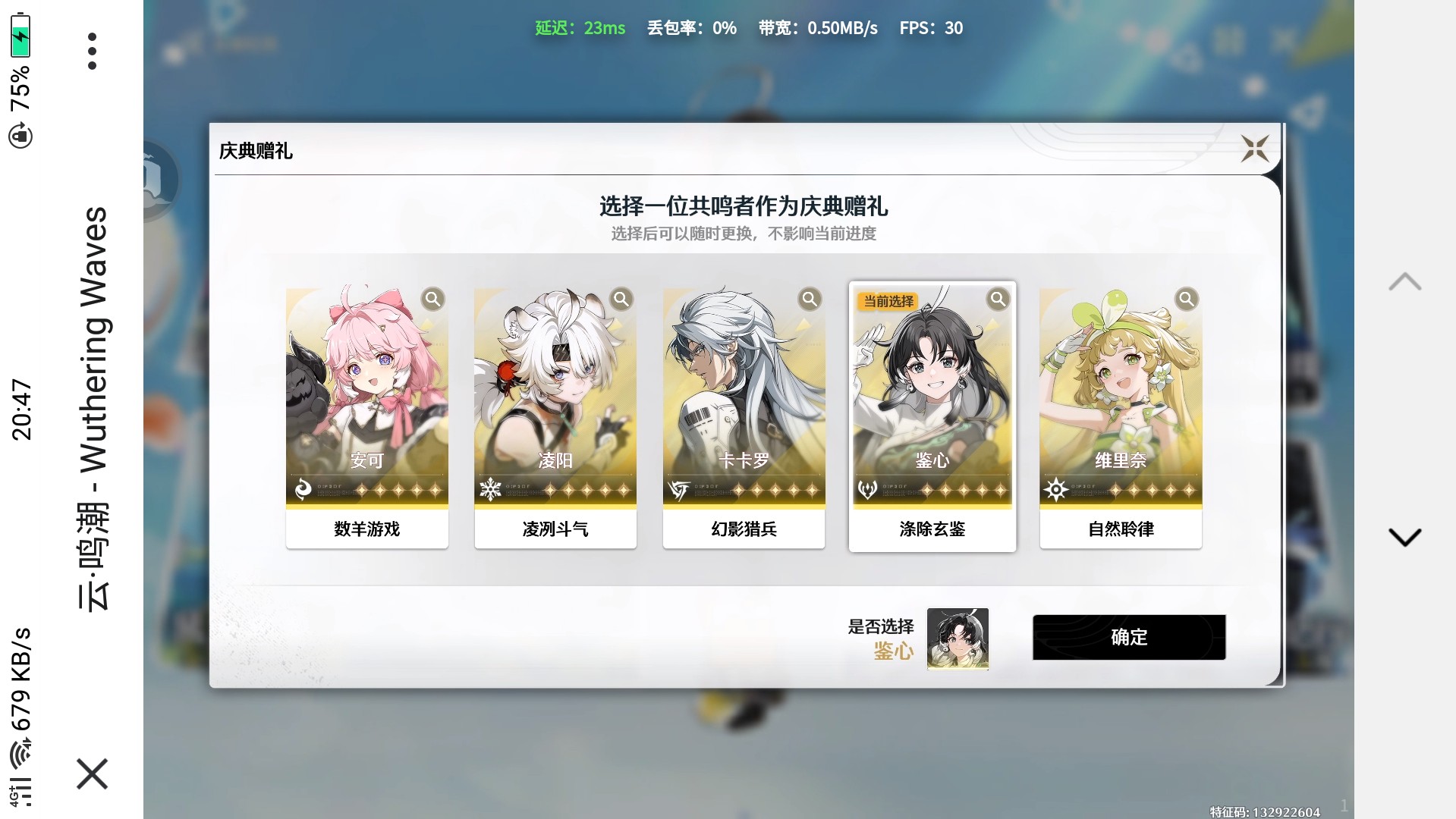
Task: Click the up chevron on the right edge
Action: coord(1404,282)
